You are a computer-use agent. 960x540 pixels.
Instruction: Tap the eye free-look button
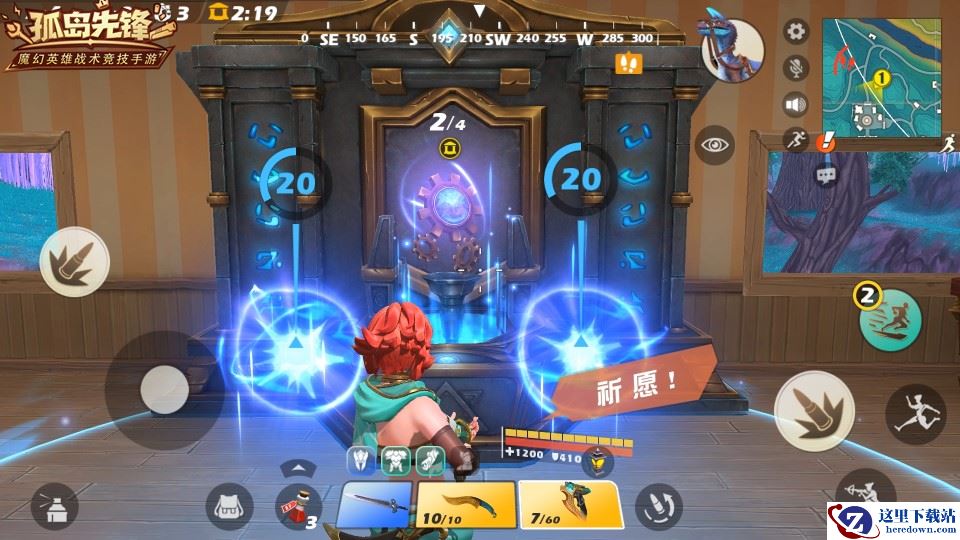(715, 145)
